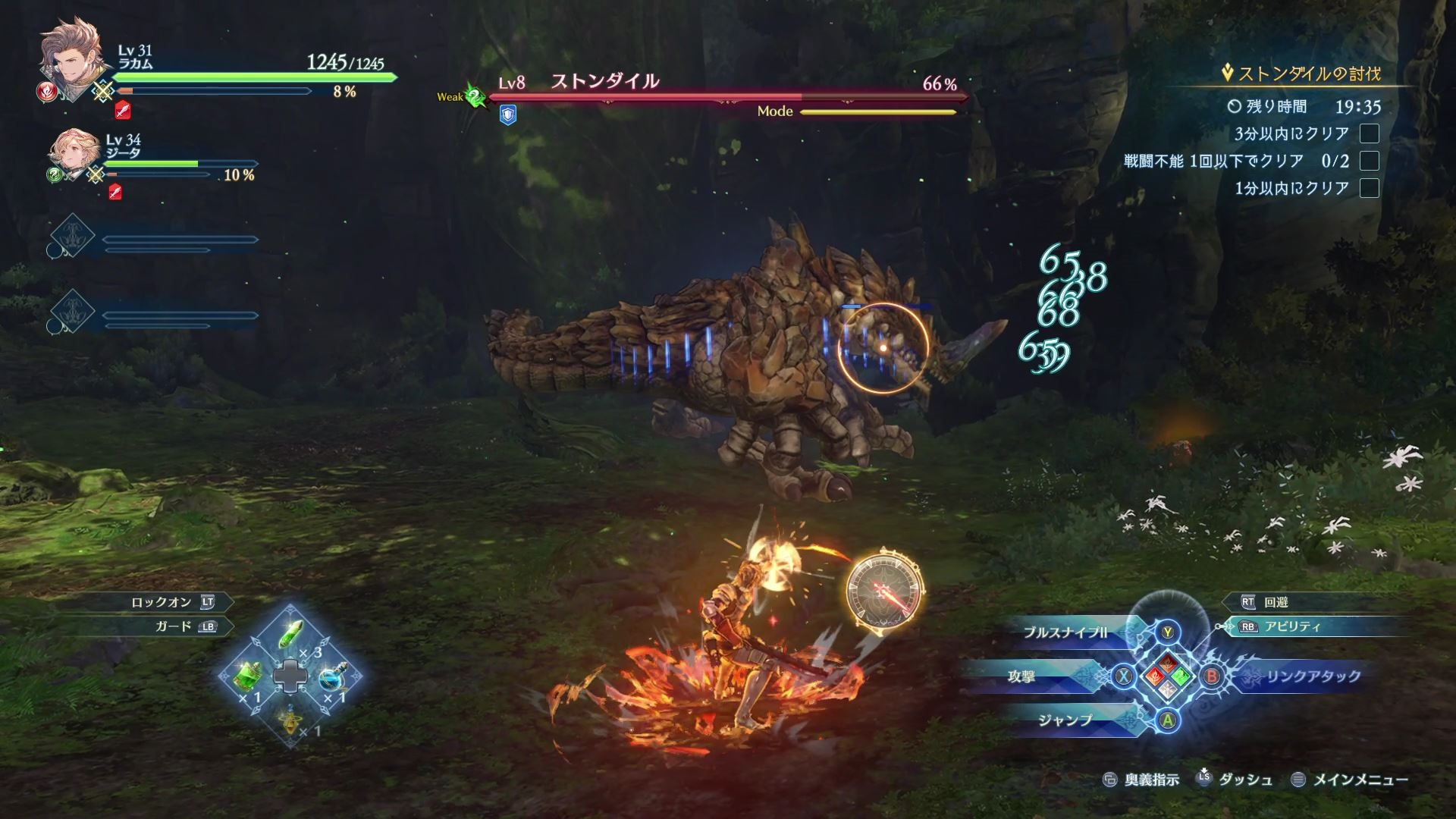The height and width of the screenshot is (819, 1456).
Task: Tick the 3分以内にクリア objective checkbox
Action: tap(1369, 133)
